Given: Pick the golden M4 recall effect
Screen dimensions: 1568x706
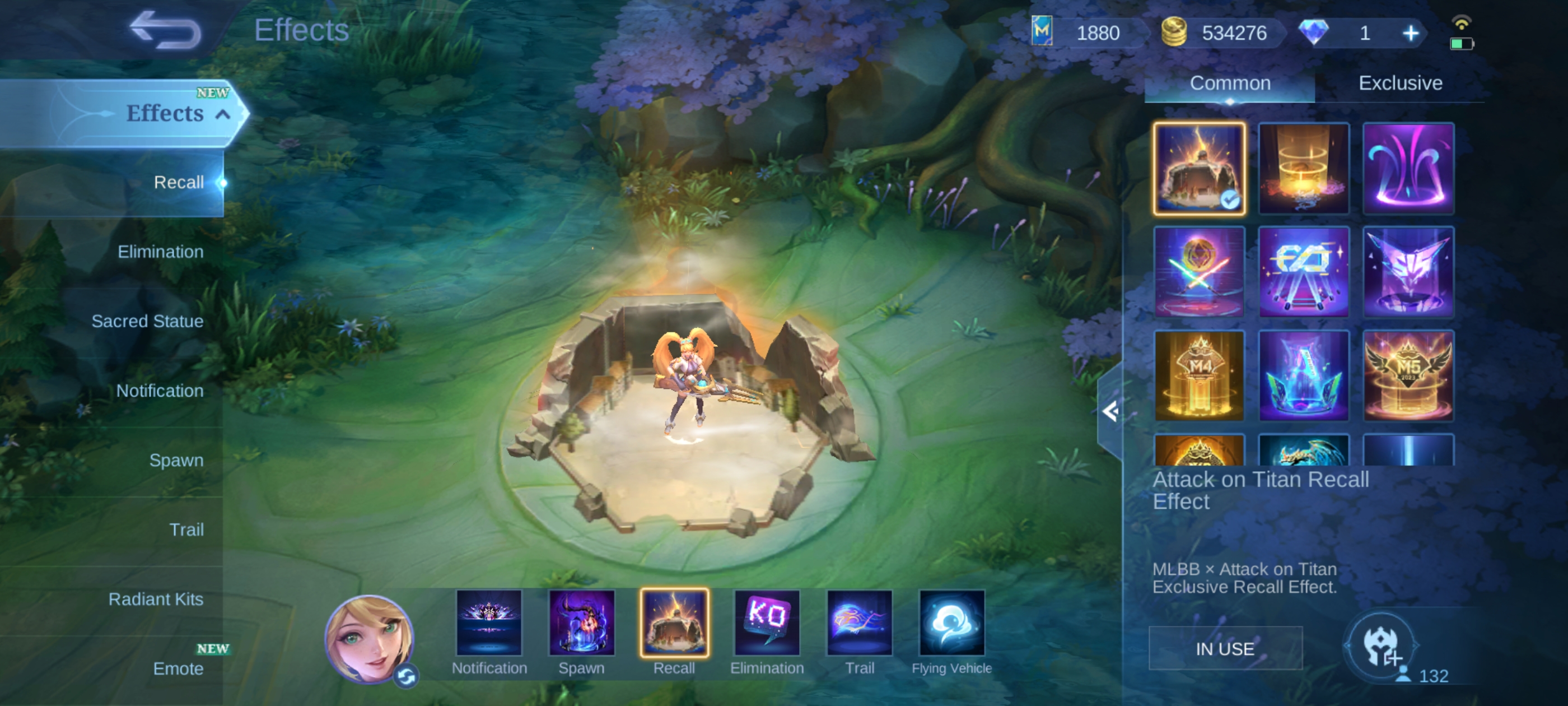Looking at the screenshot, I should tap(1198, 376).
